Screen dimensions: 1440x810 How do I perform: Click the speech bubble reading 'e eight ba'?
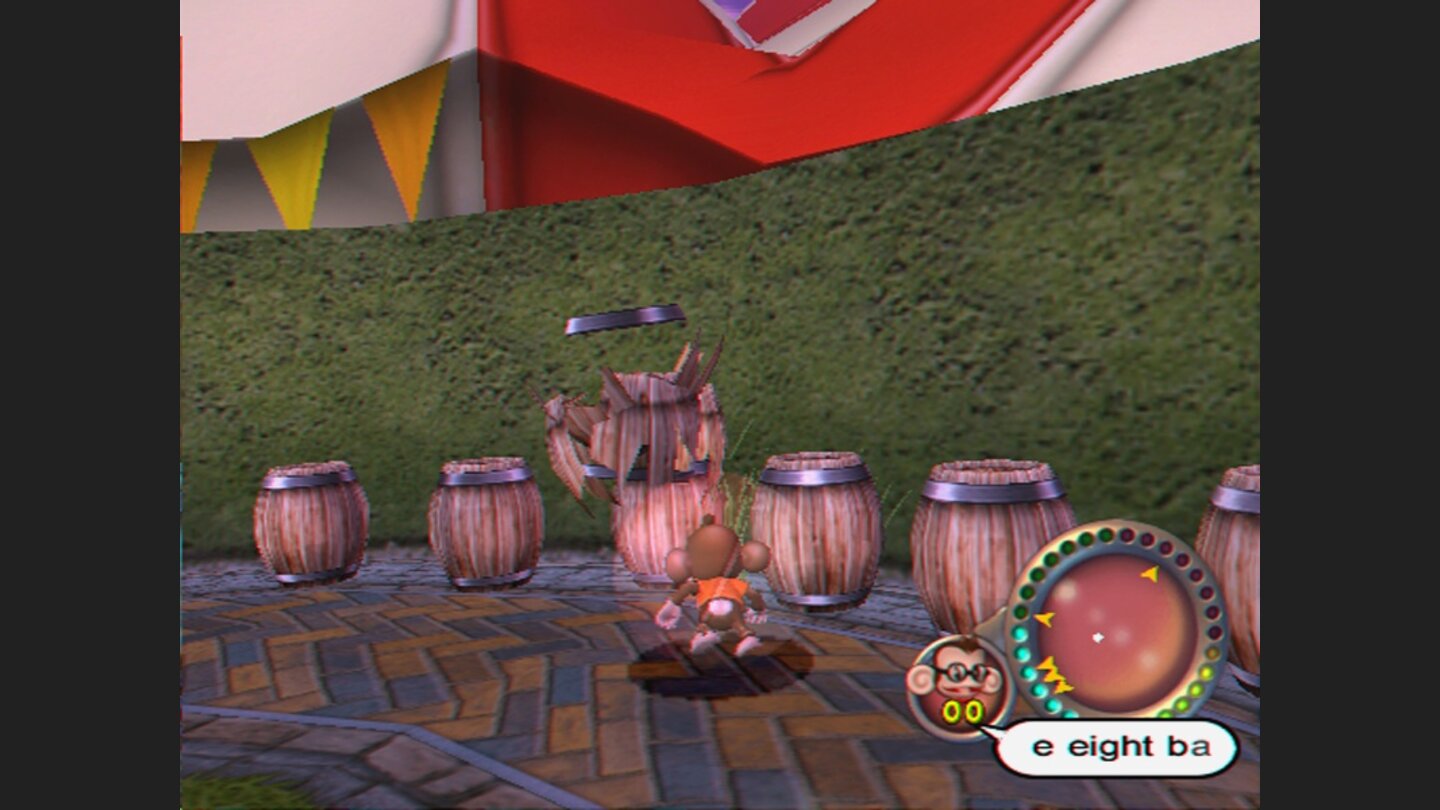pyautogui.click(x=1120, y=745)
